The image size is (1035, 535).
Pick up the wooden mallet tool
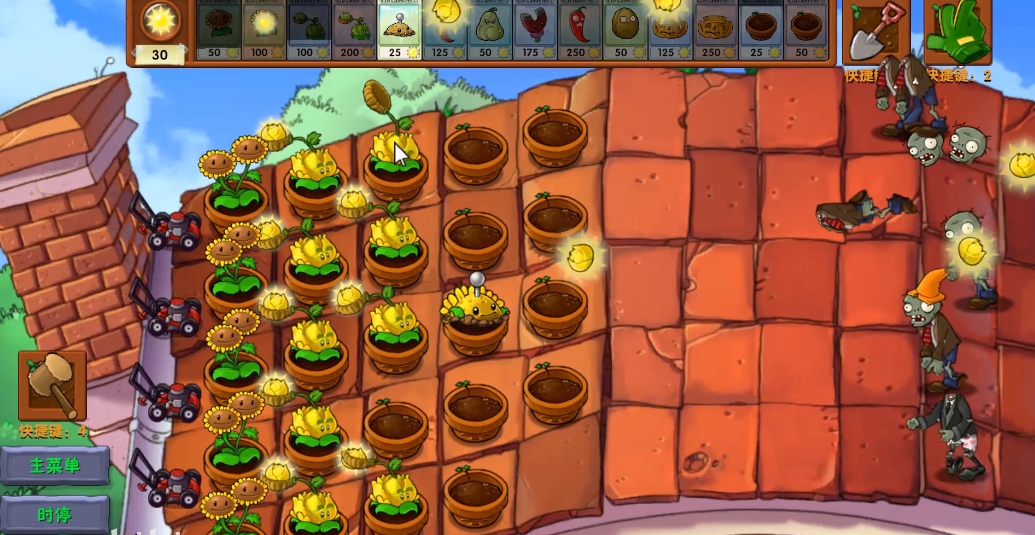(x=52, y=385)
